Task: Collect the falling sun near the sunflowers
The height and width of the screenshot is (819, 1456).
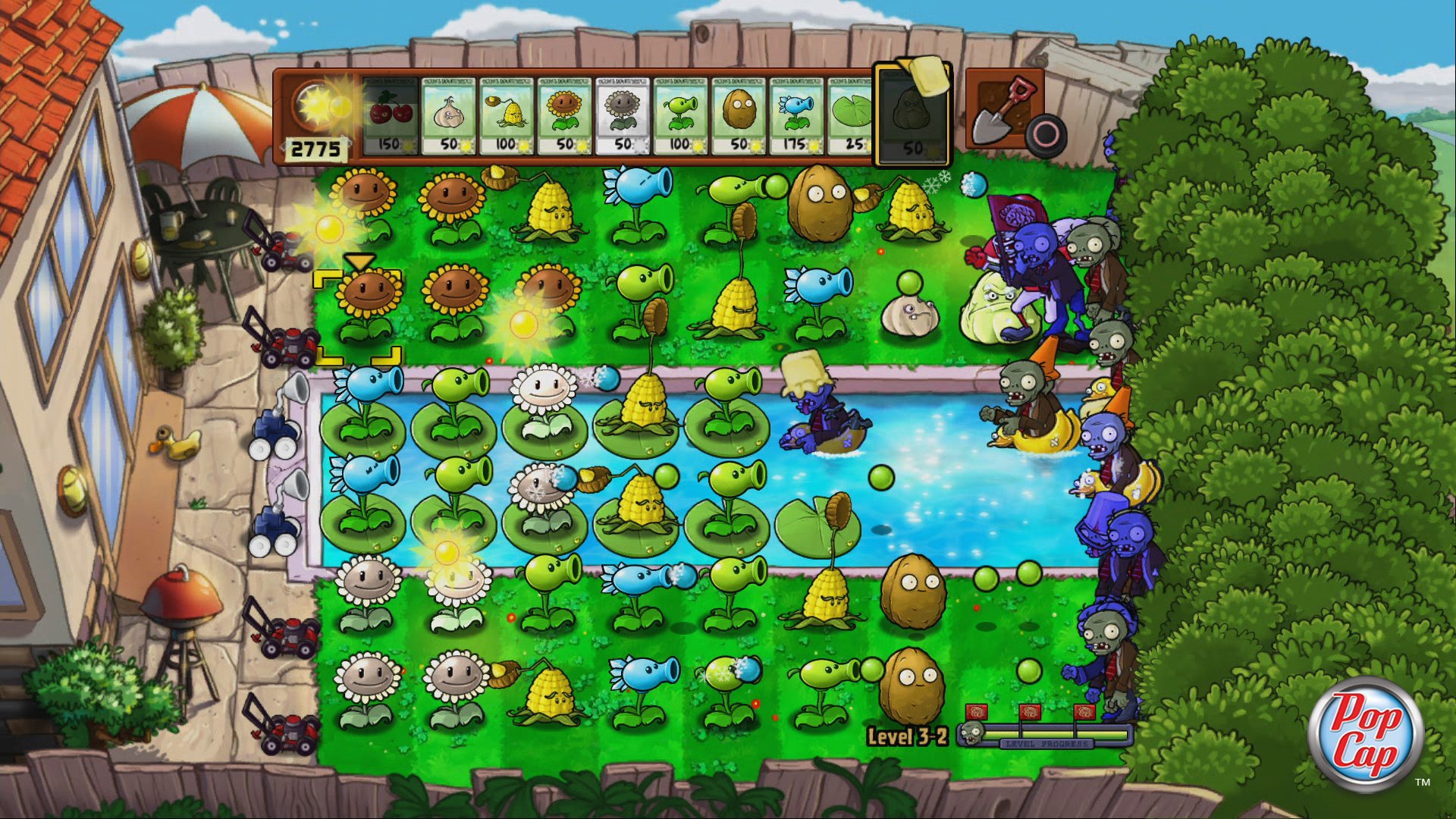Action: click(330, 231)
